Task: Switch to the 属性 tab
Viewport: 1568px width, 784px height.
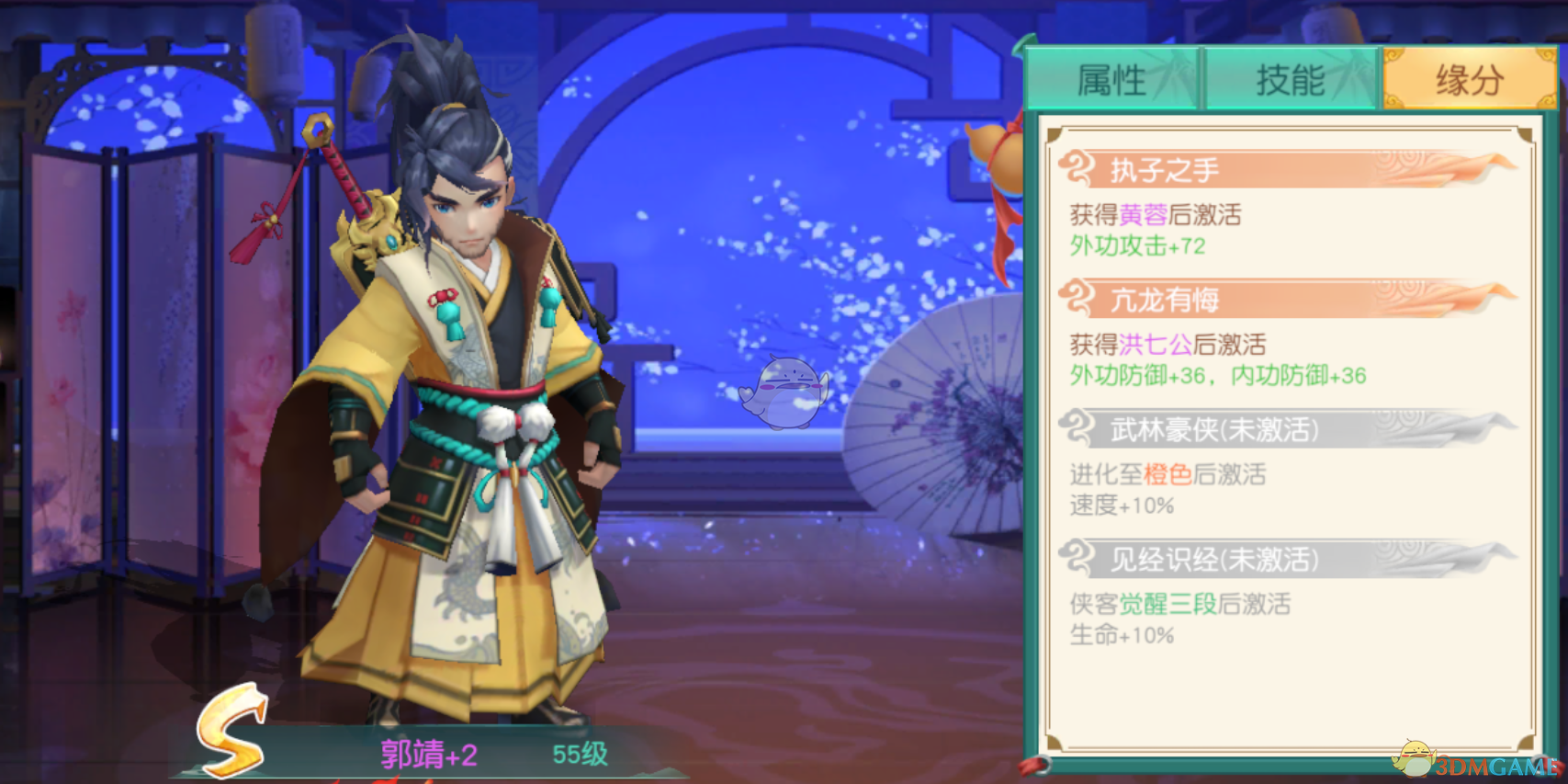Action: [x=1113, y=81]
